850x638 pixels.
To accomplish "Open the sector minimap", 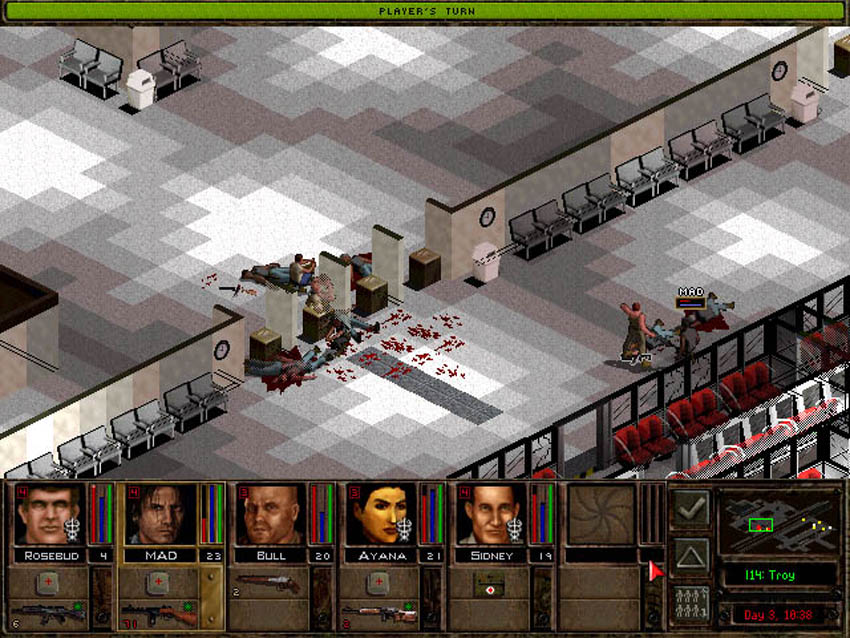I will point(776,523).
